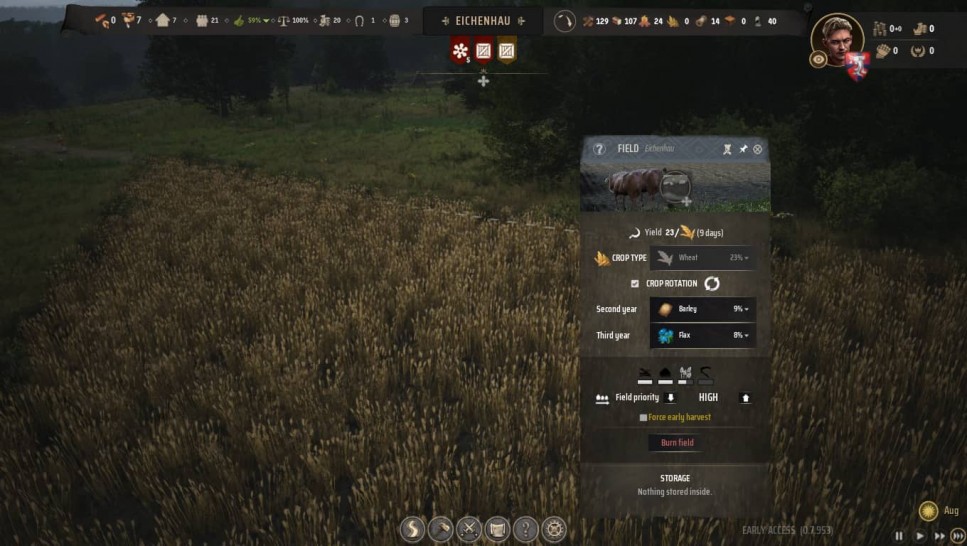967x546 pixels.
Task: Open the road building tool
Action: pos(412,529)
